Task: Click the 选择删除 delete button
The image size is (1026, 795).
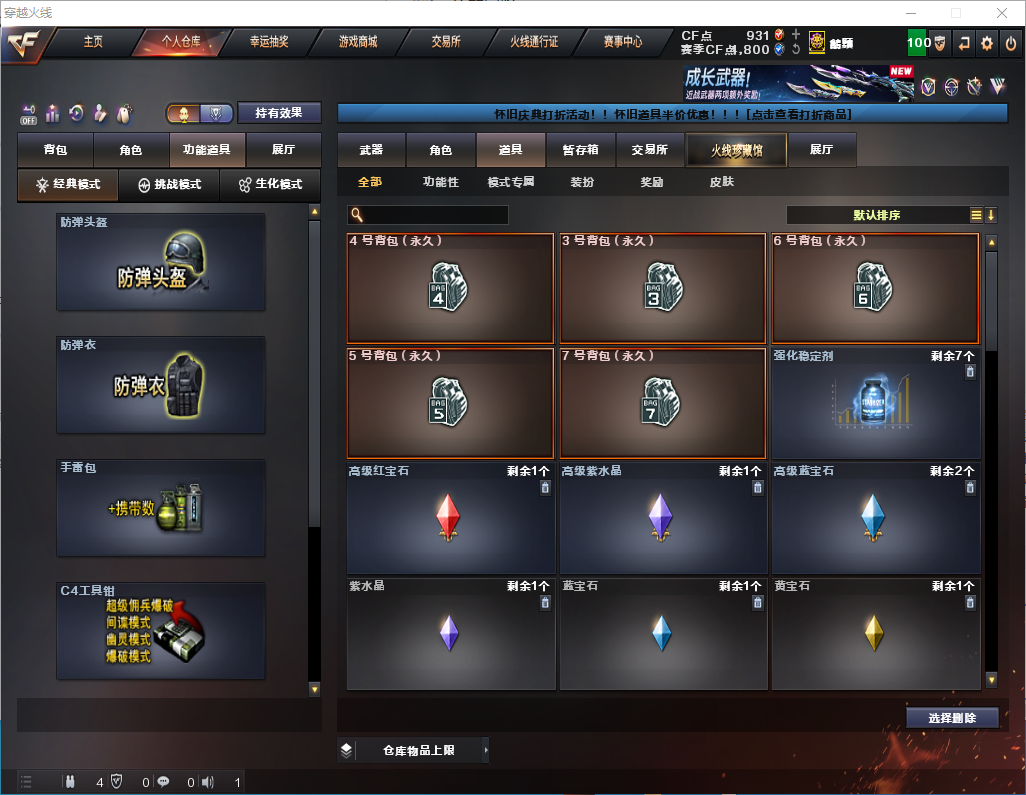Action: click(x=952, y=718)
